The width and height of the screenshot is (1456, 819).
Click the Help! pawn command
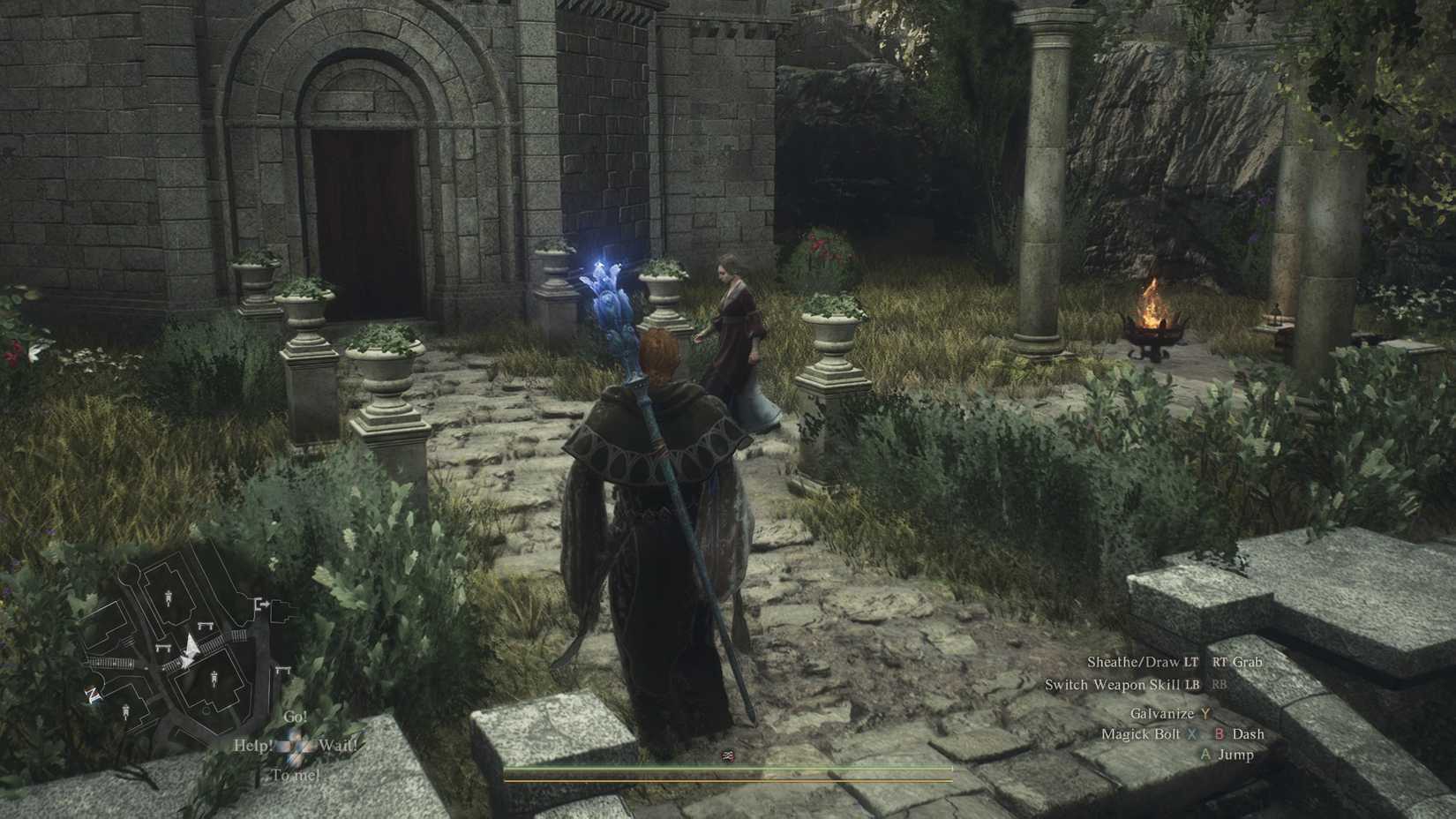251,744
